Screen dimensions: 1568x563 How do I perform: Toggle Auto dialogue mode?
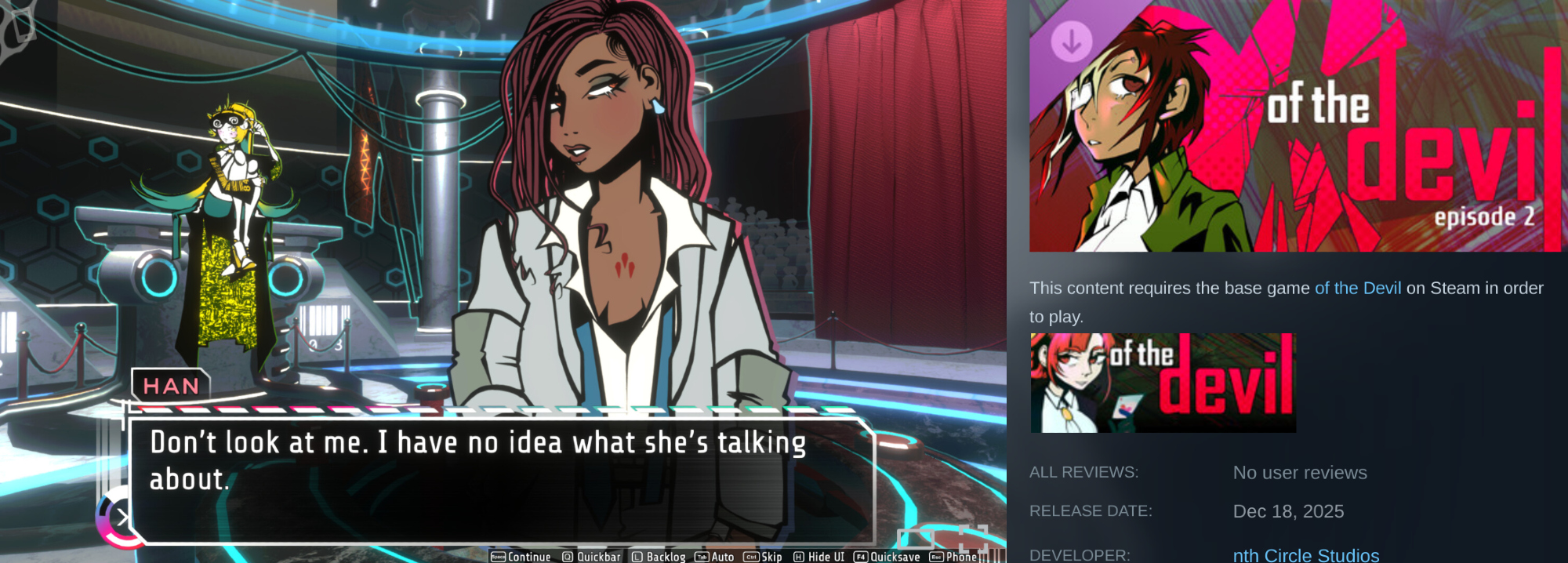tap(715, 557)
